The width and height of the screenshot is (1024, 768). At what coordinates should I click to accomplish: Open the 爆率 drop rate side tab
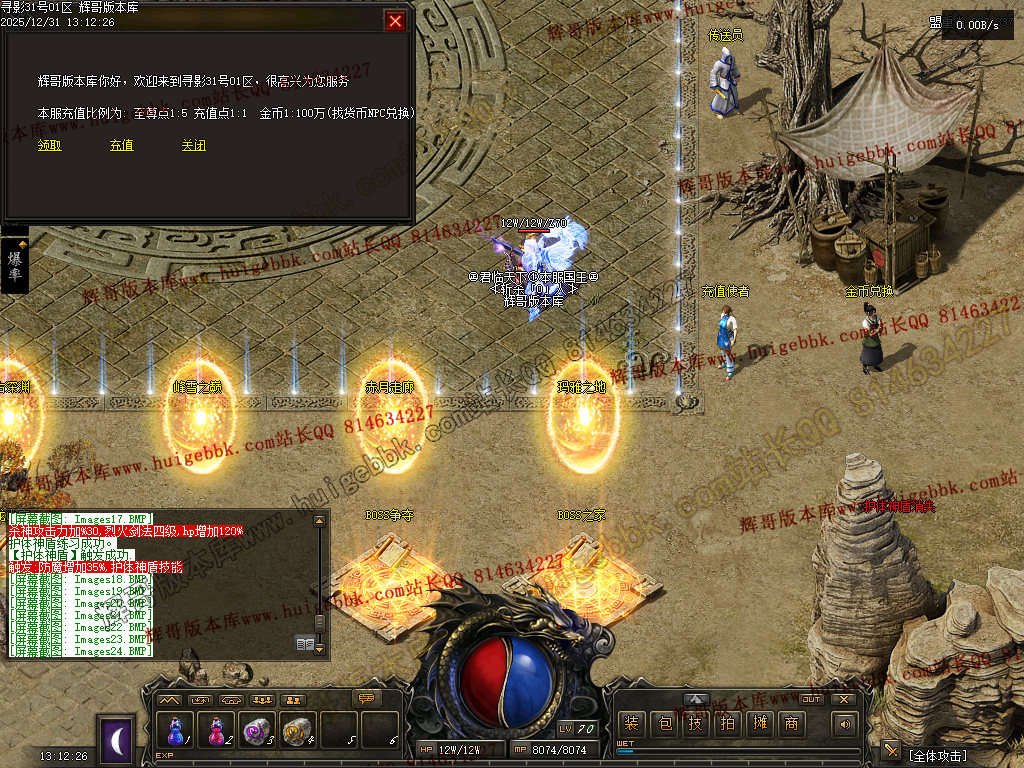15,265
